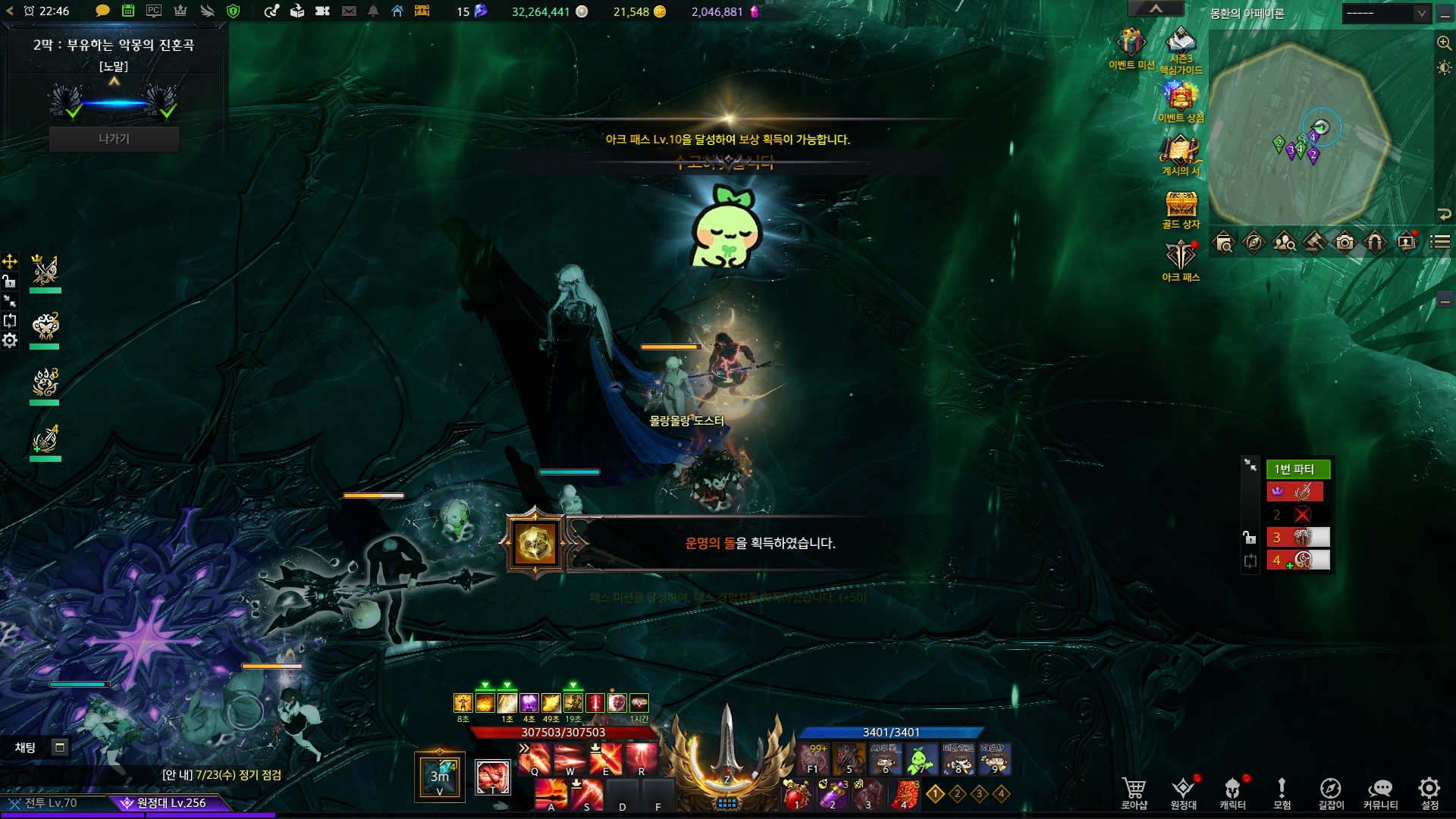Open the 캐릭터 character menu

point(1232,792)
